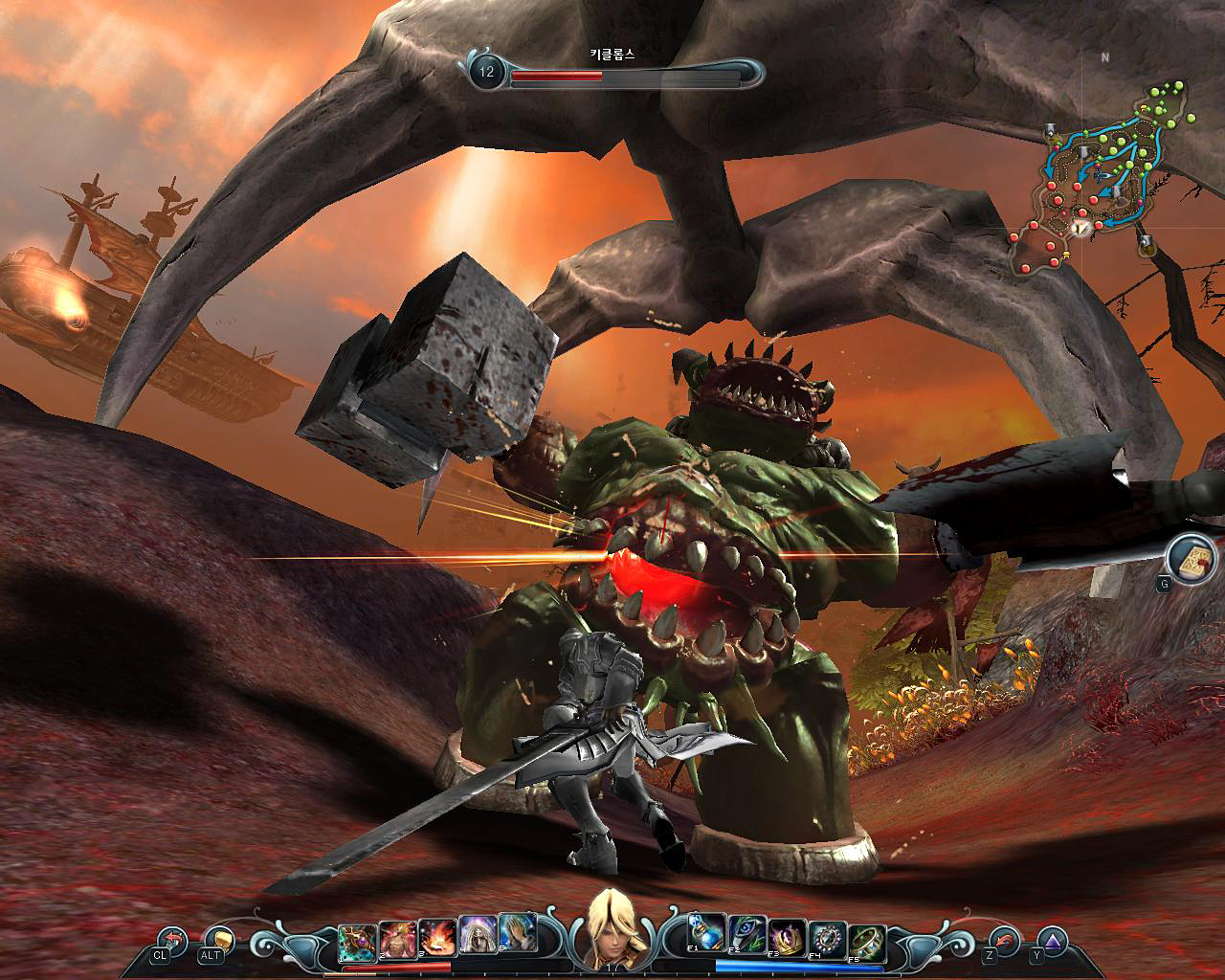Use the blue eye item
The width and height of the screenshot is (1225, 980).
(x=746, y=941)
